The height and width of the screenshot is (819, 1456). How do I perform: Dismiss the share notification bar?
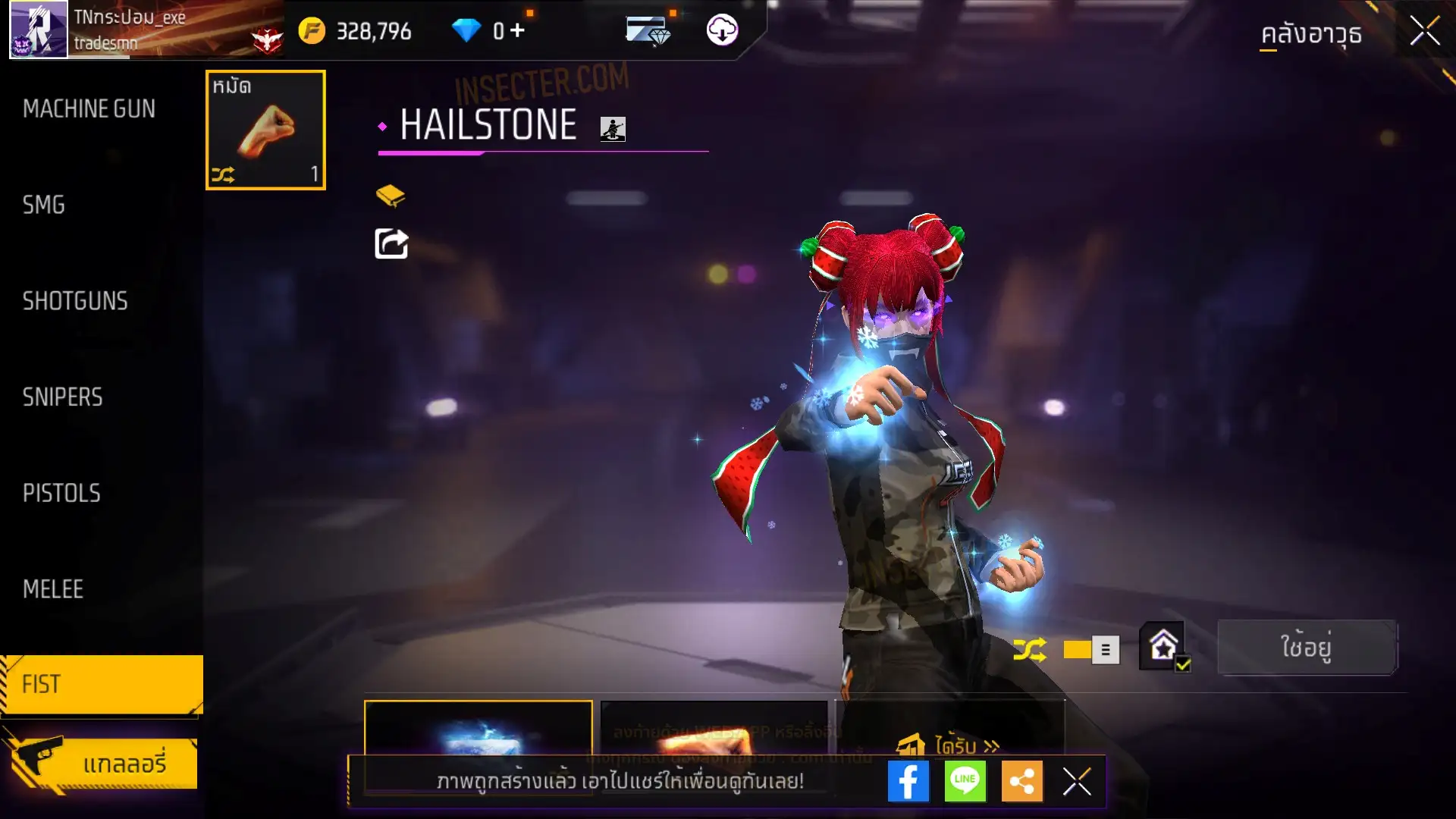(x=1077, y=781)
